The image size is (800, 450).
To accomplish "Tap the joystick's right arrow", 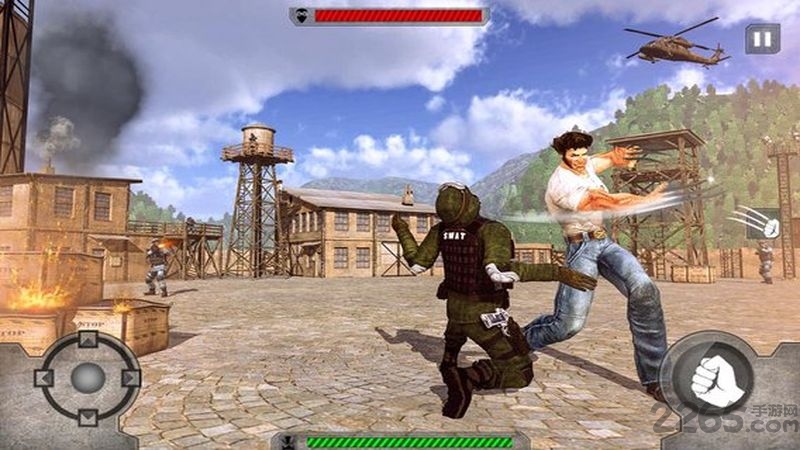I will point(129,378).
